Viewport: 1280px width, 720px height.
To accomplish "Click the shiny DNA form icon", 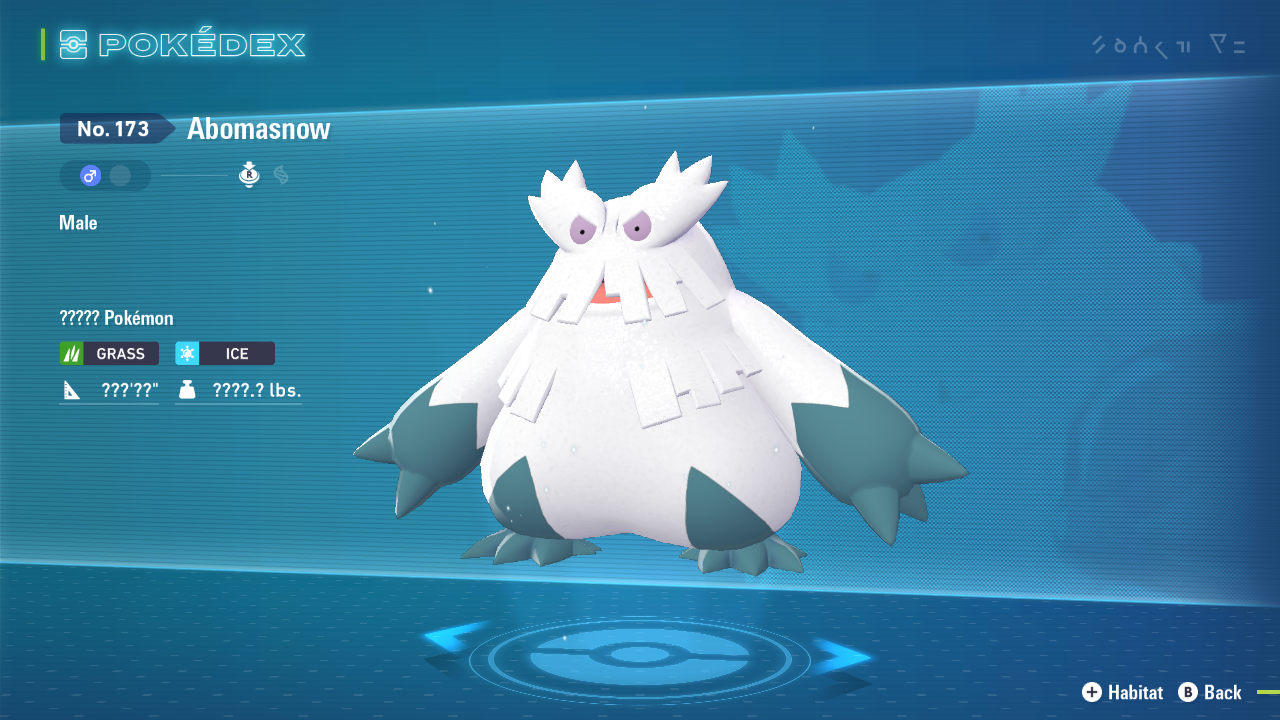I will click(x=279, y=175).
